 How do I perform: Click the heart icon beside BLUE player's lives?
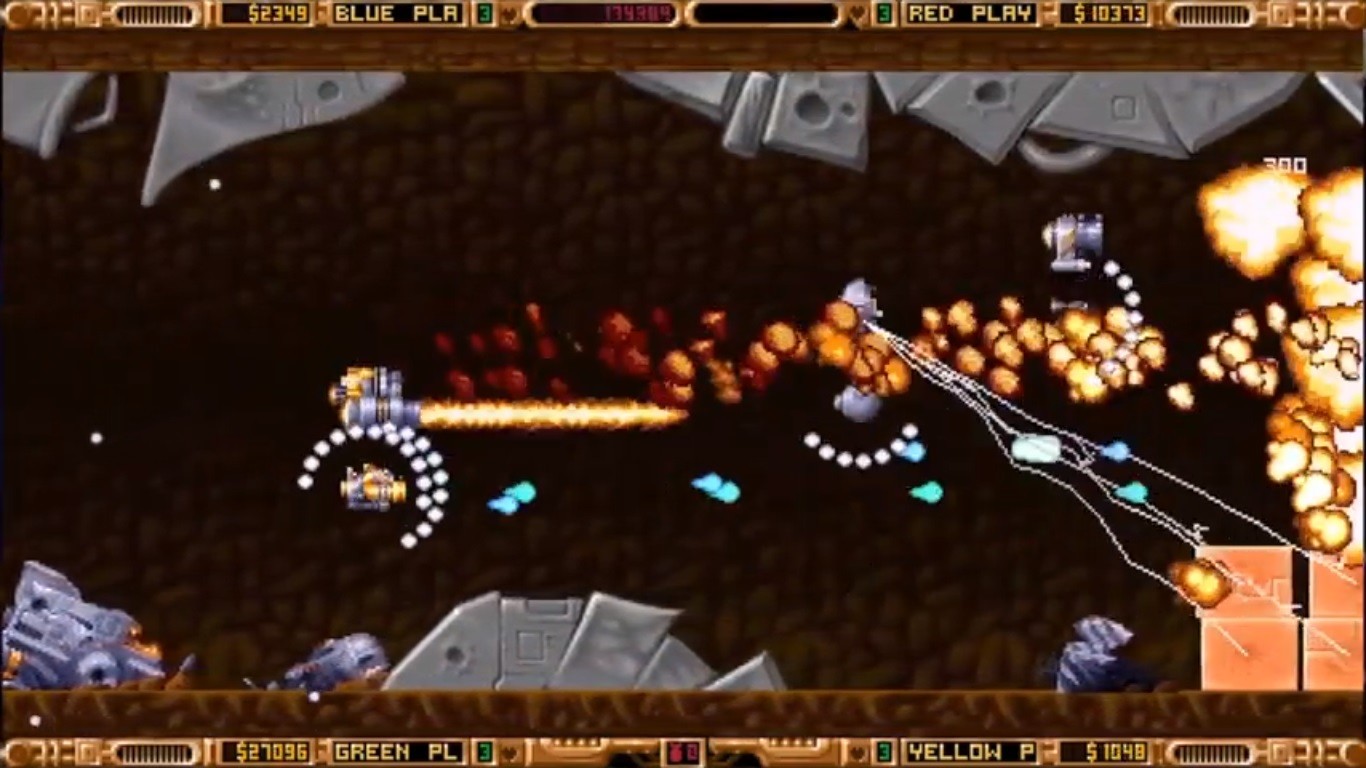(507, 13)
